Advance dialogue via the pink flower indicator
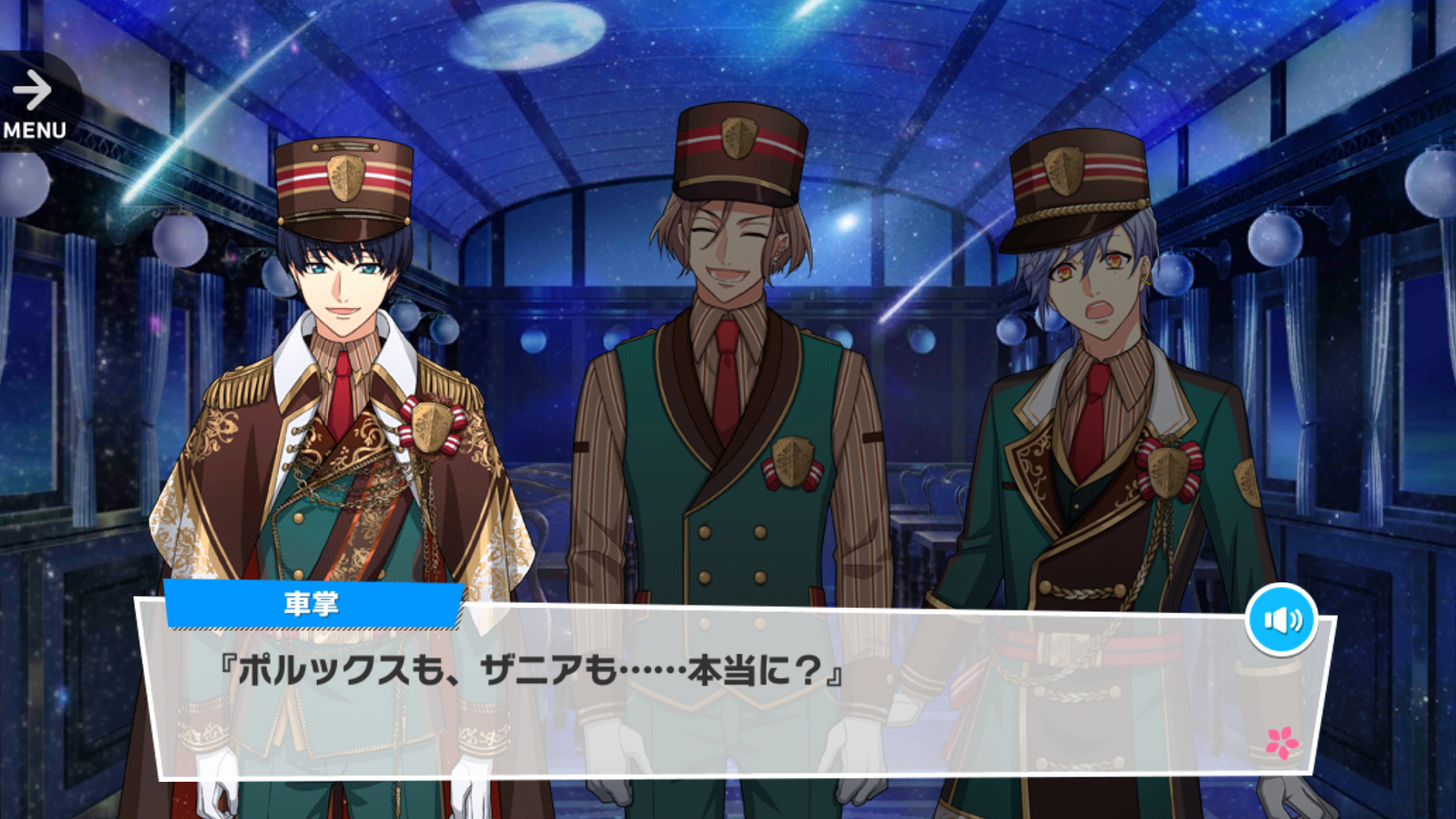1456x819 pixels. coord(1282,742)
